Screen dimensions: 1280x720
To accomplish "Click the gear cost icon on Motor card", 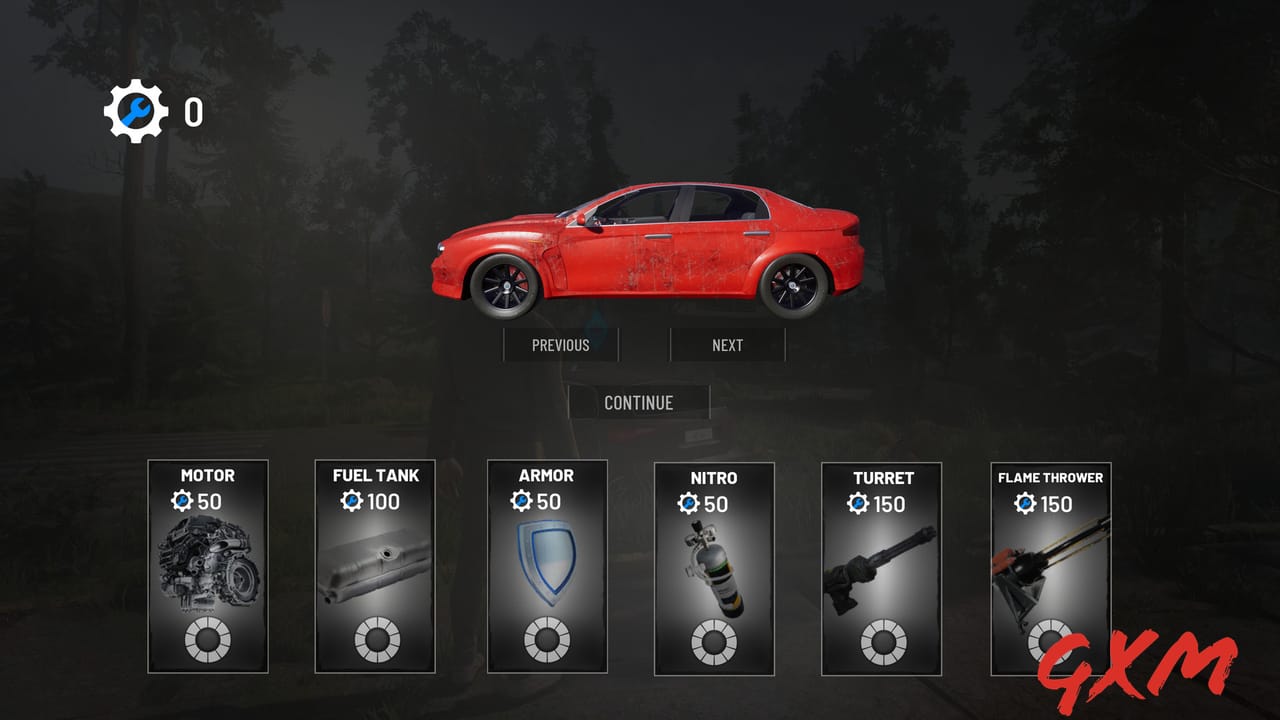I will [x=180, y=498].
